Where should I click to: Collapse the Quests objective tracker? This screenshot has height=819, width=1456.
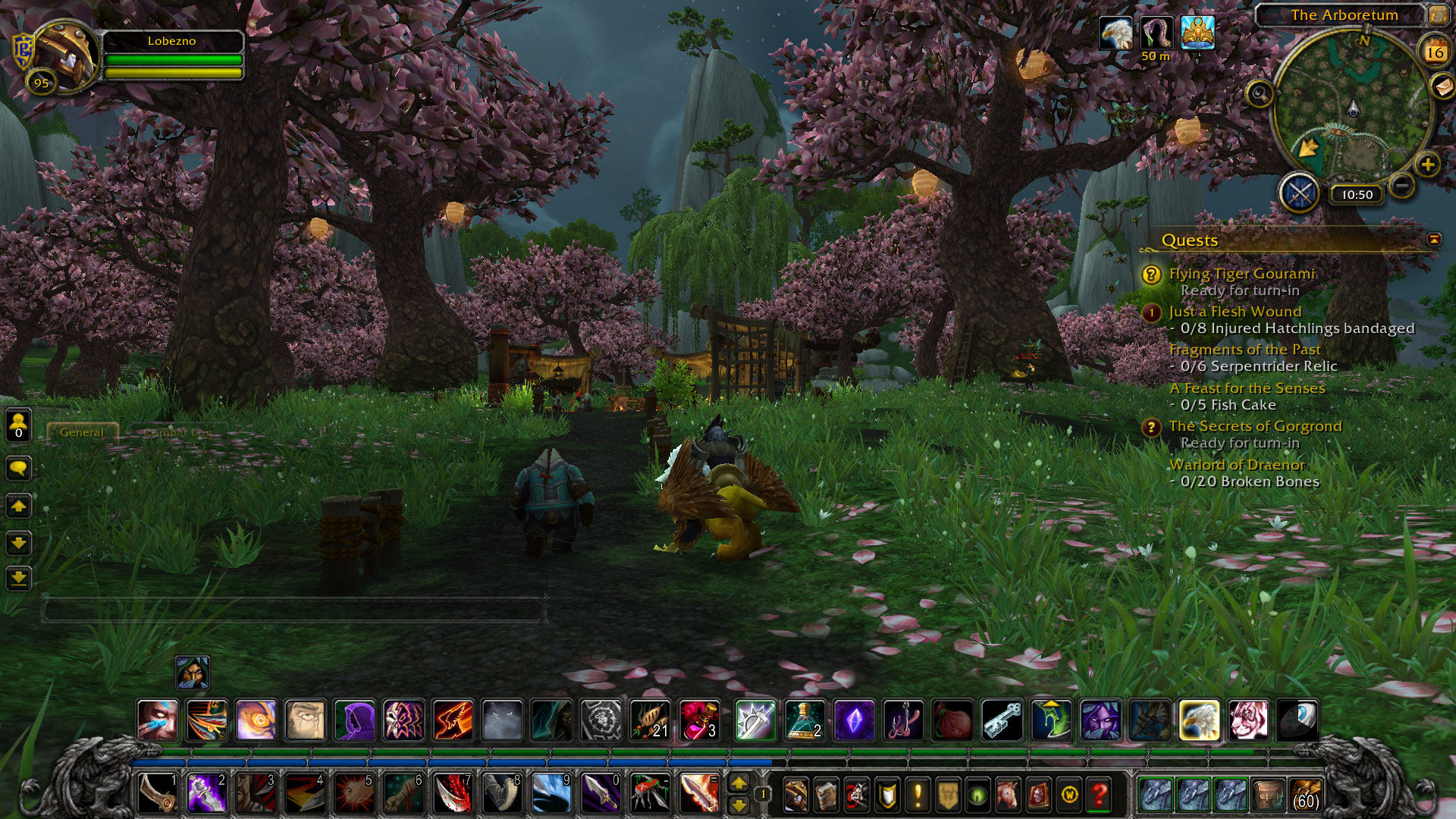pos(1434,240)
